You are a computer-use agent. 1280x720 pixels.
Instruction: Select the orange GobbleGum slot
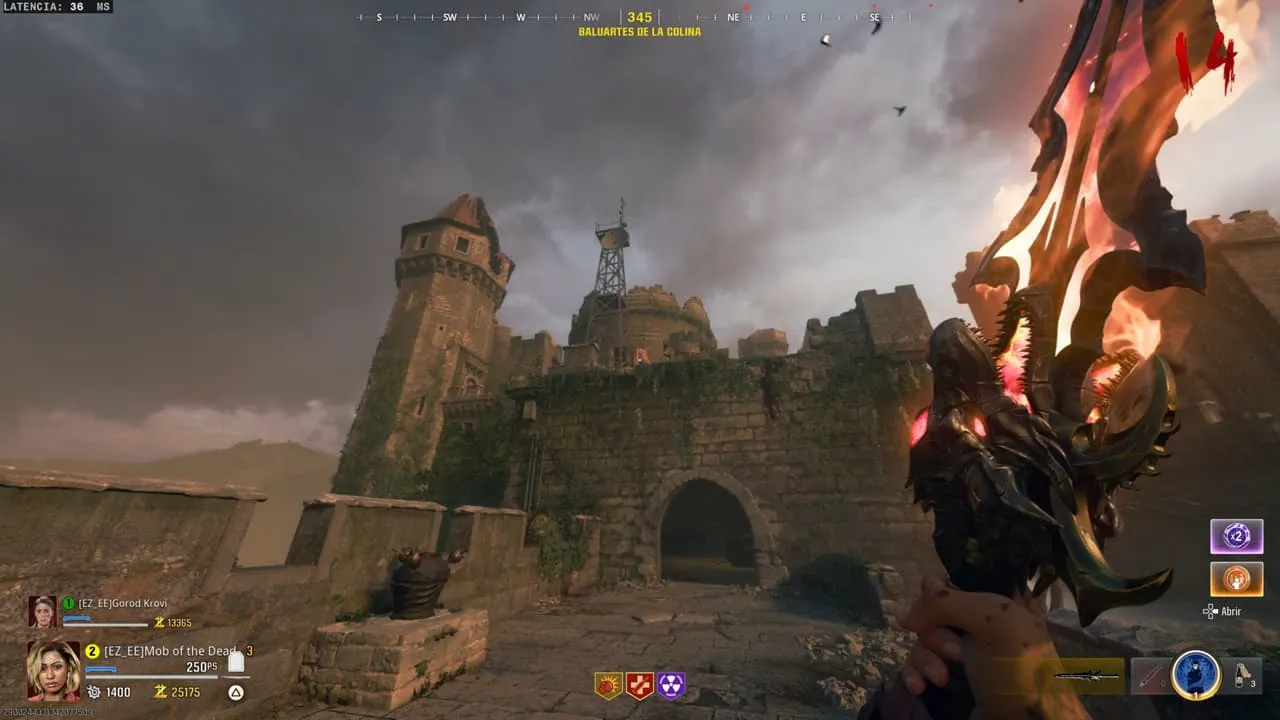tap(1236, 579)
